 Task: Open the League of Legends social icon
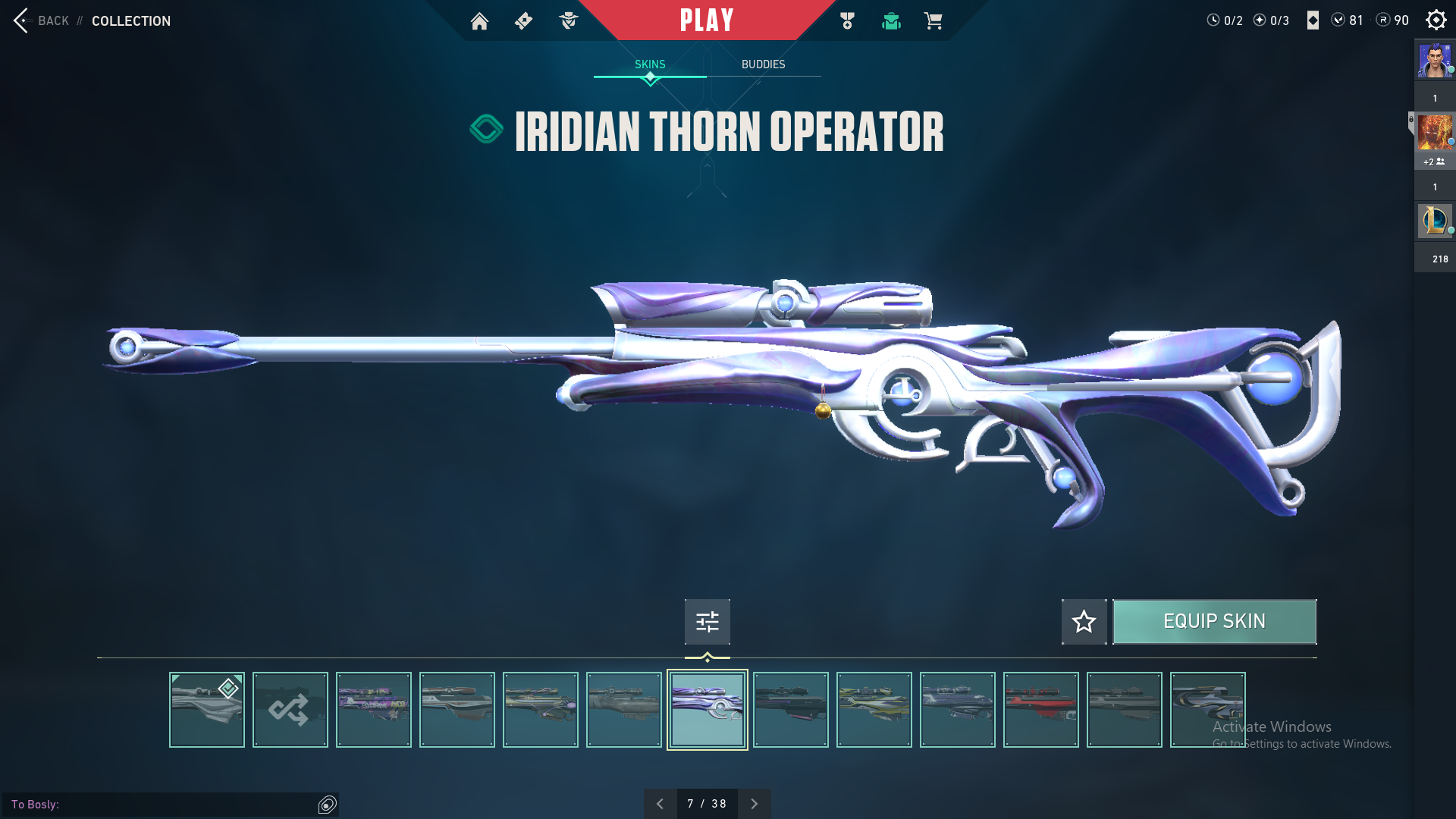pos(1434,221)
